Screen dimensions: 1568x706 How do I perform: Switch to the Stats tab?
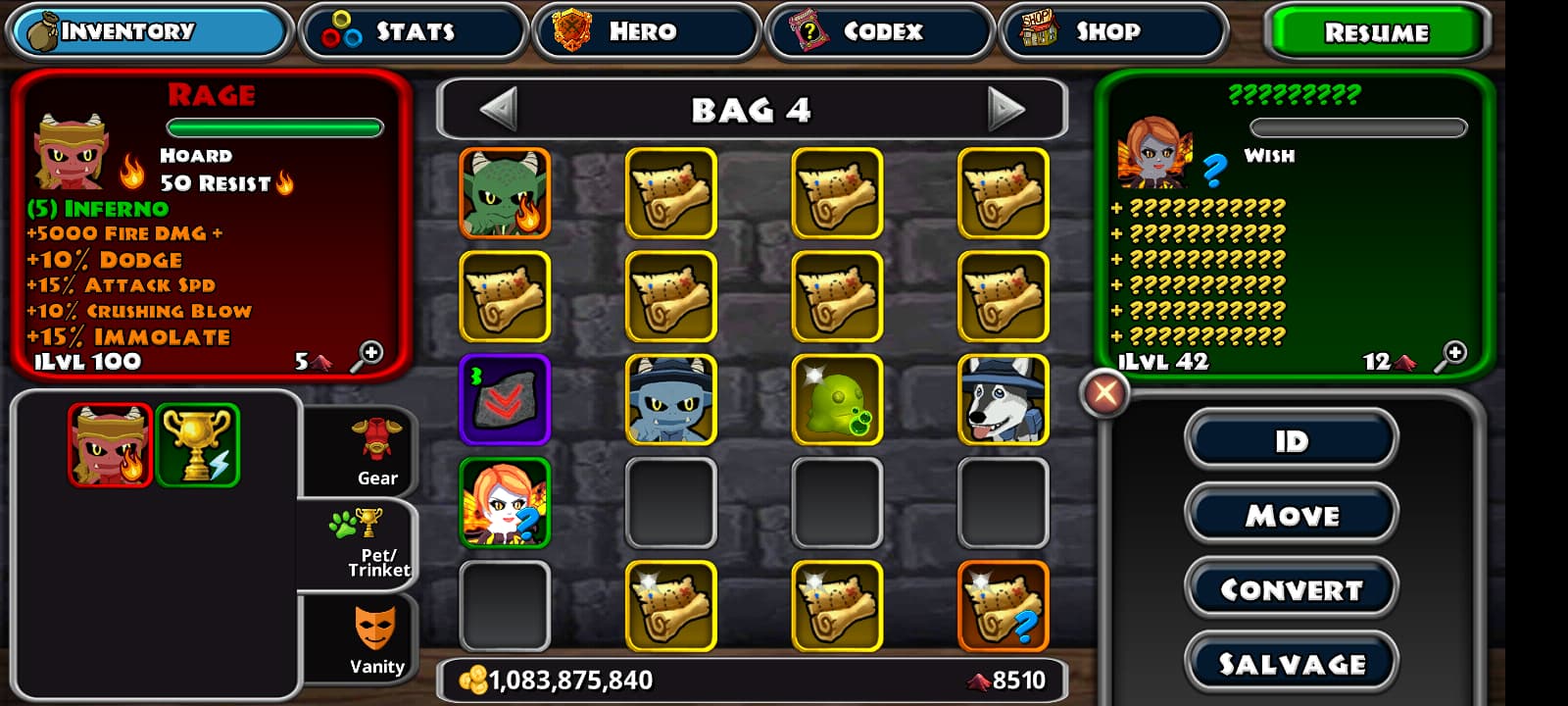click(x=413, y=31)
